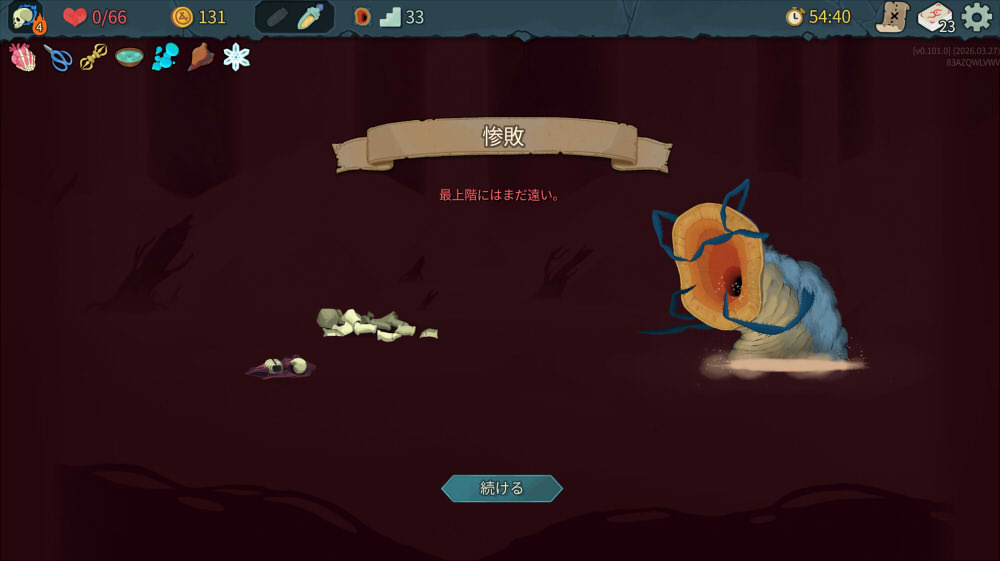Screen dimensions: 1000x561
Task: Click the red boss icon beside floor count
Action: (362, 17)
